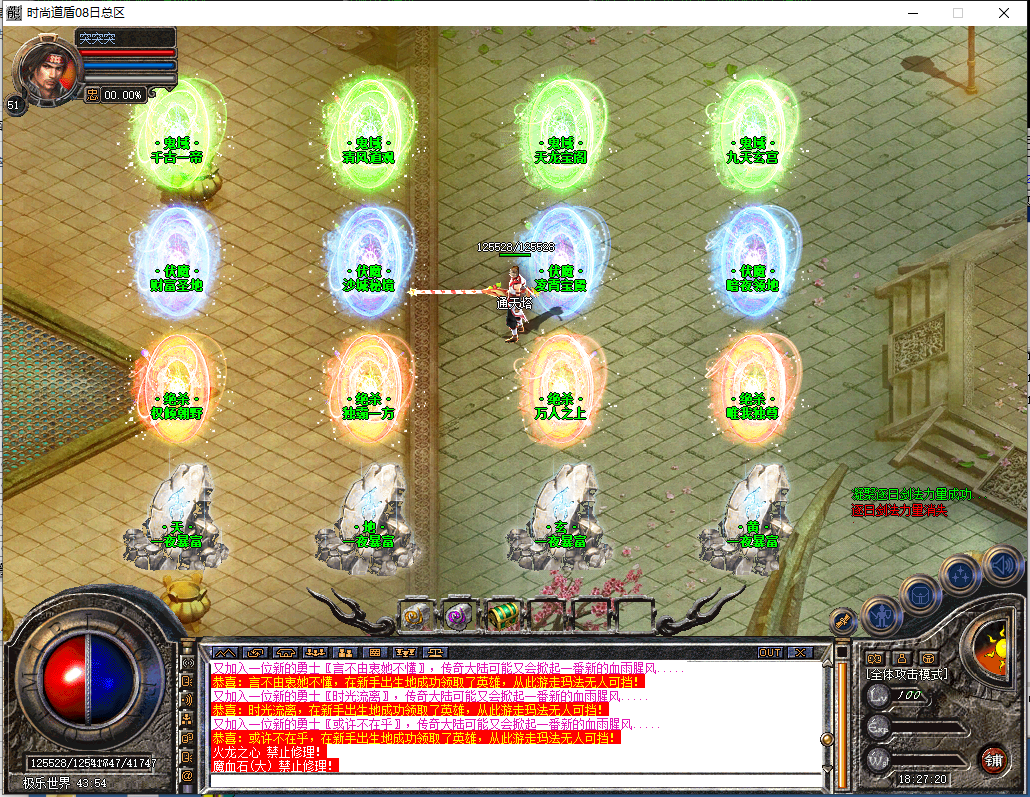The height and width of the screenshot is (797, 1030).
Task: Click the 忠 loyalty badge under the portrait
Action: point(92,95)
